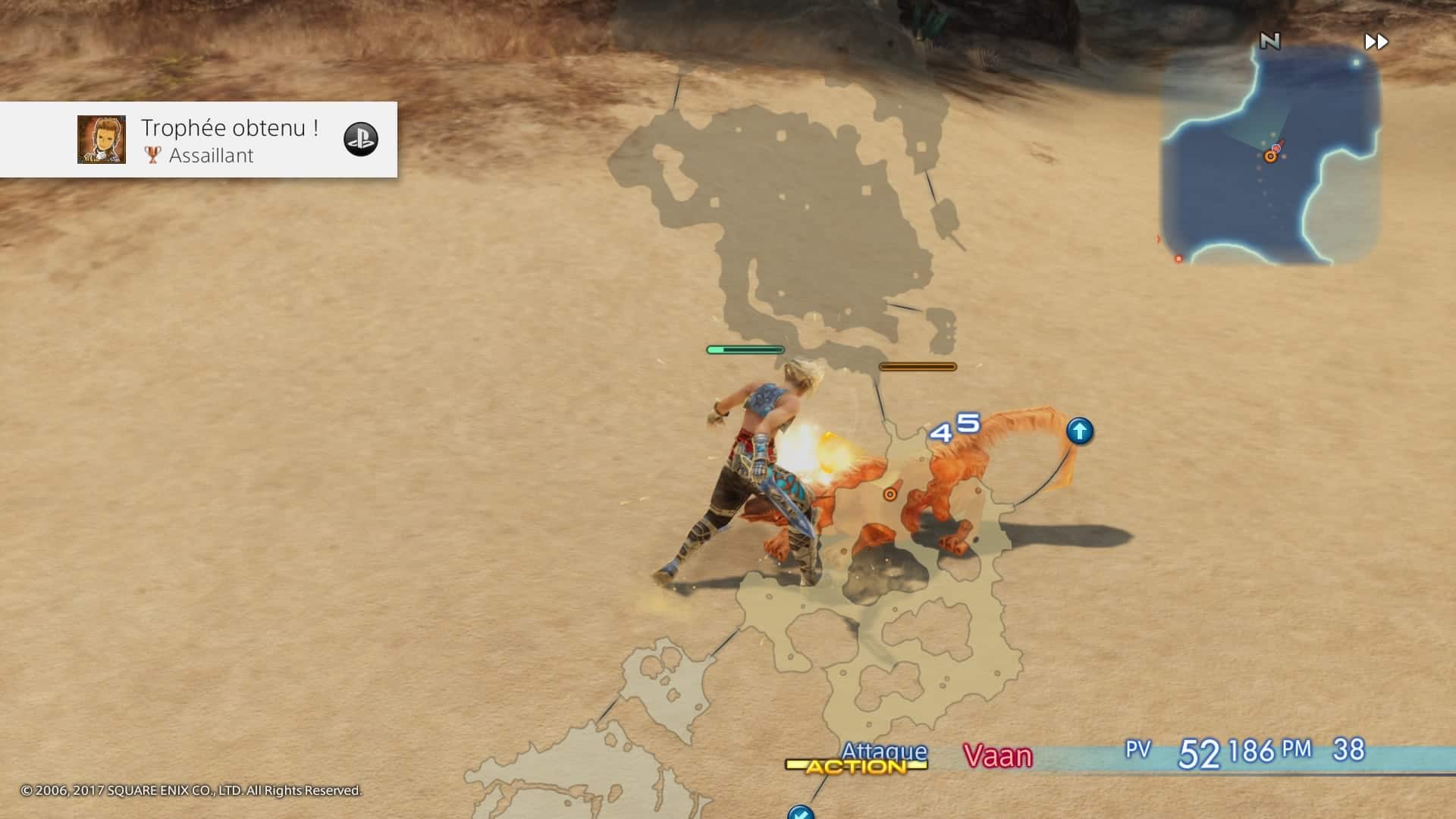Screen dimensions: 1456x819
Task: Toggle the fast-forward speed icon
Action: (x=1376, y=42)
